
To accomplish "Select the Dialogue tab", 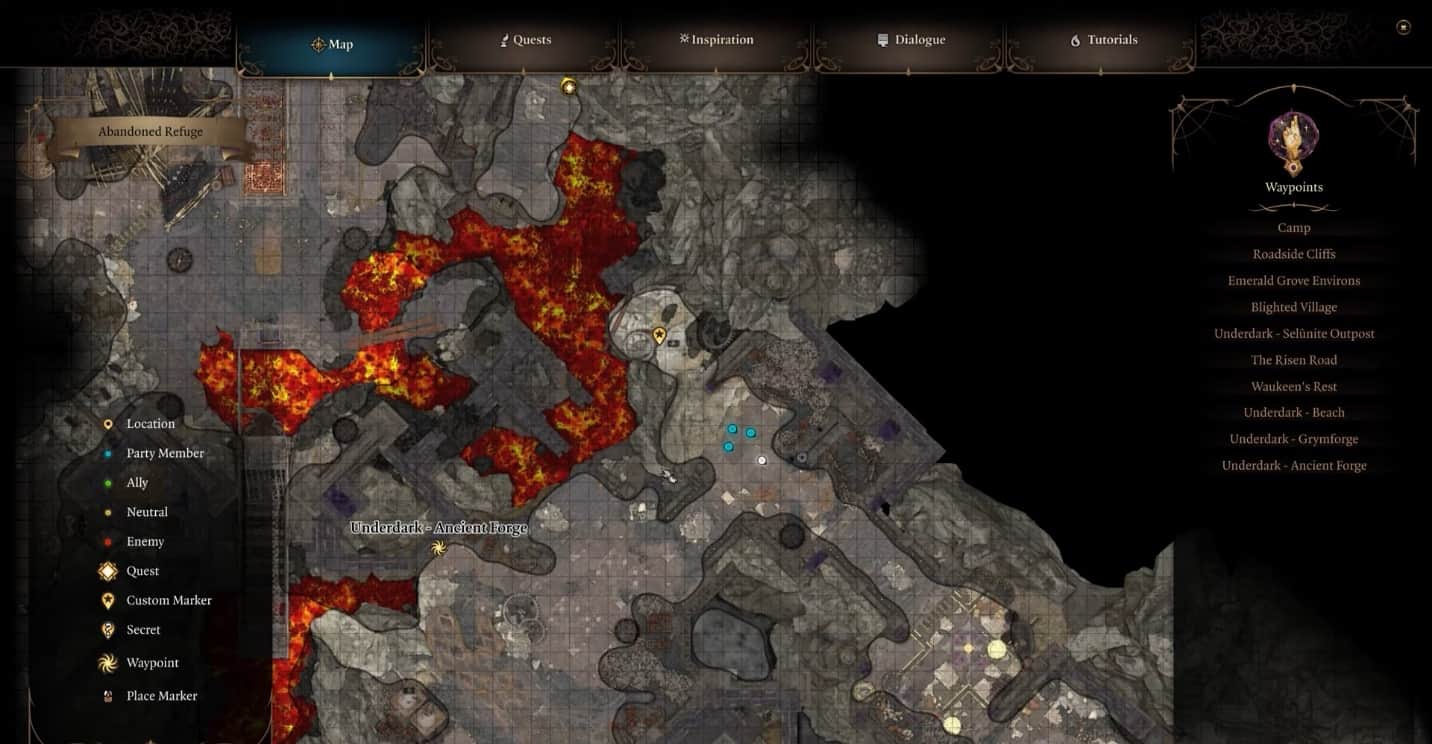I will tap(911, 40).
